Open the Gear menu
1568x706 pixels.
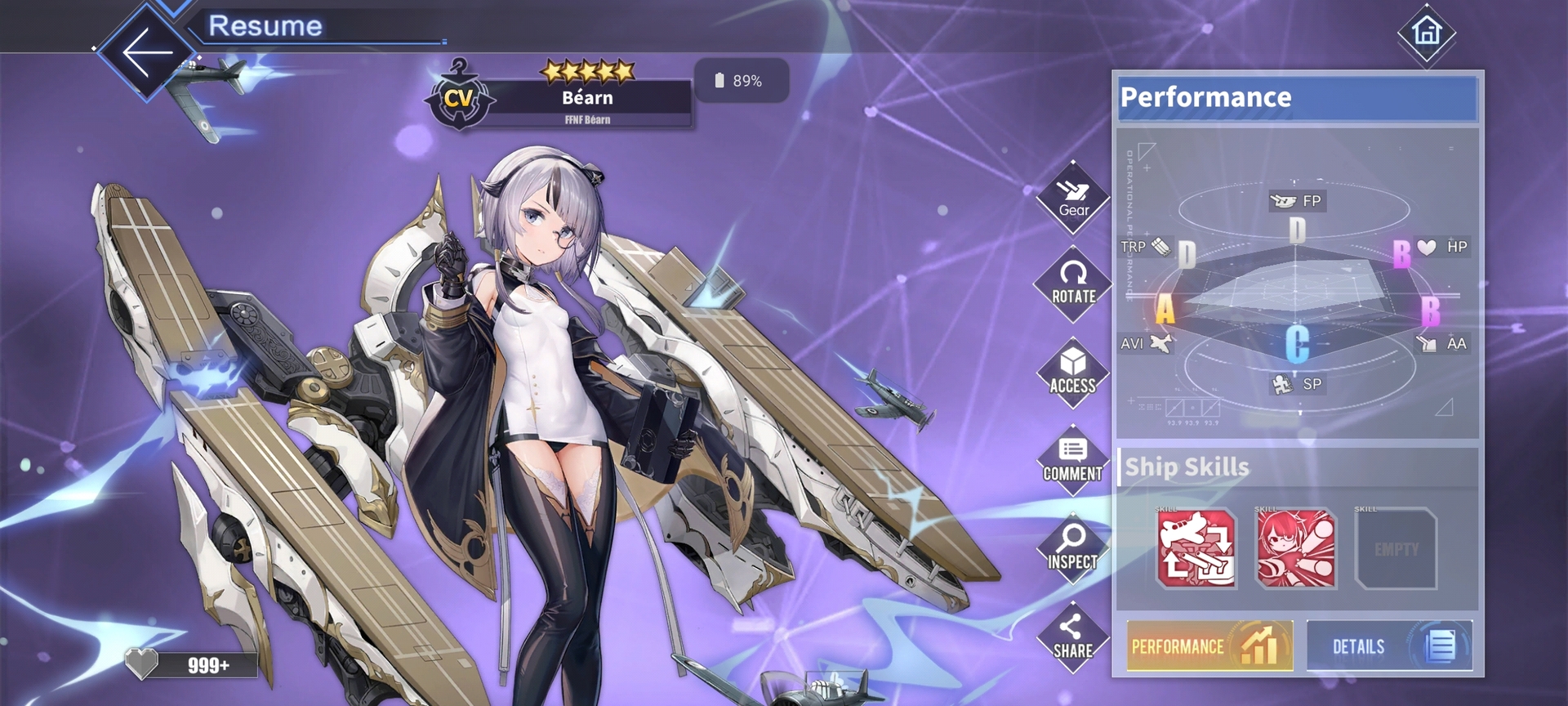1073,199
